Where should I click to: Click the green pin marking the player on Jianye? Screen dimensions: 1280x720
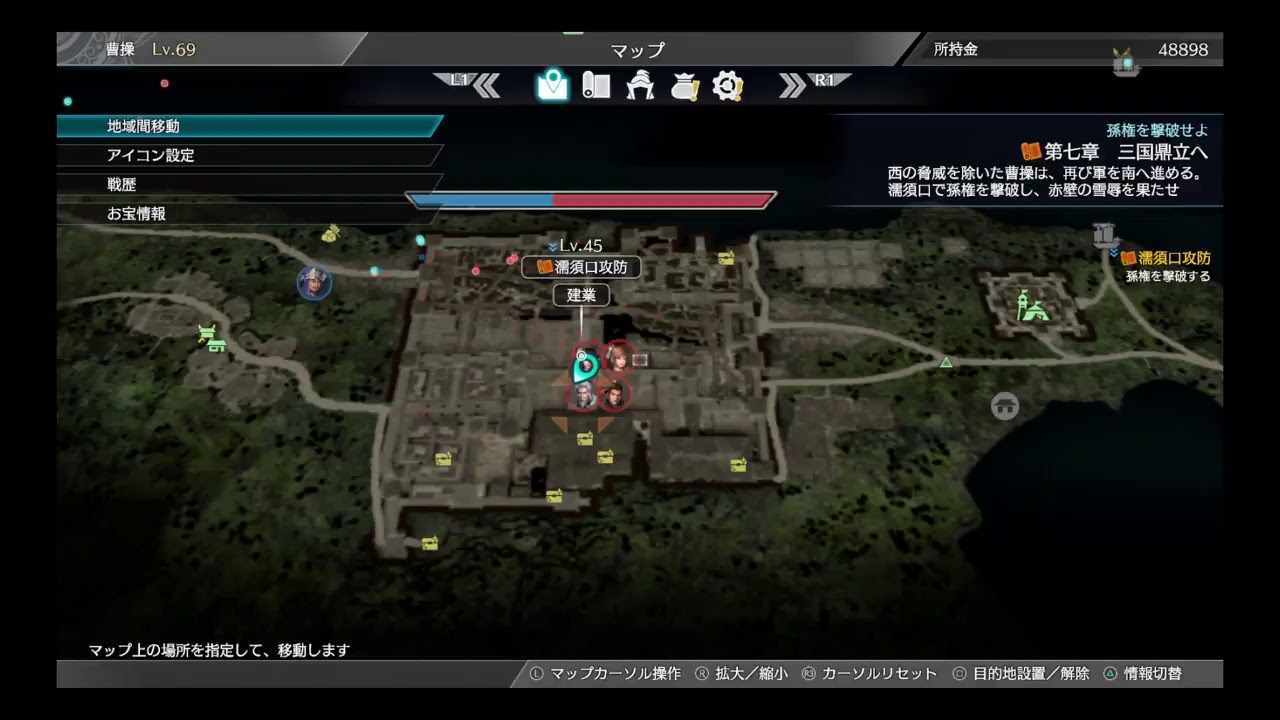click(585, 366)
